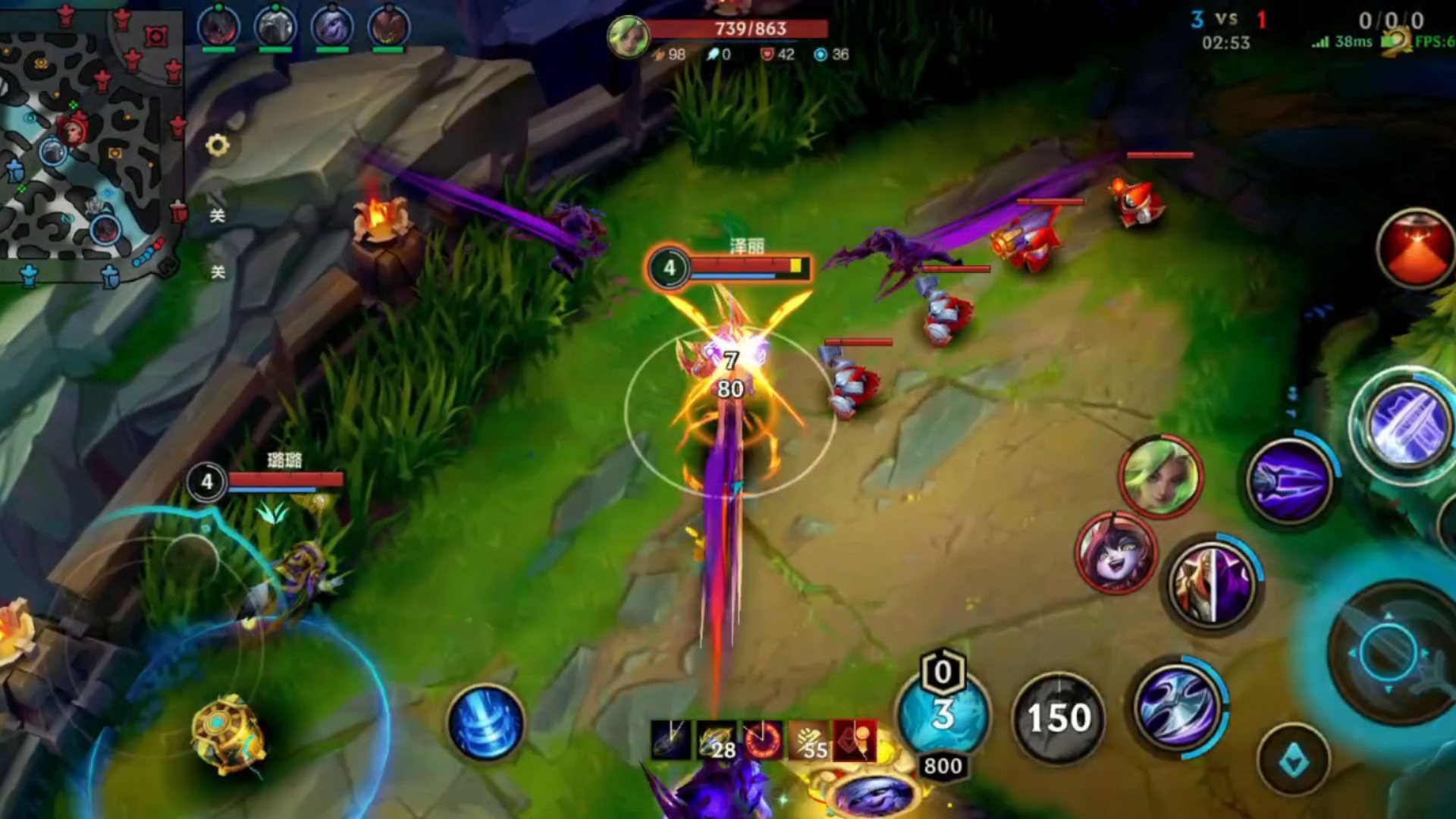Select the first teammate portrait at top

tap(218, 27)
